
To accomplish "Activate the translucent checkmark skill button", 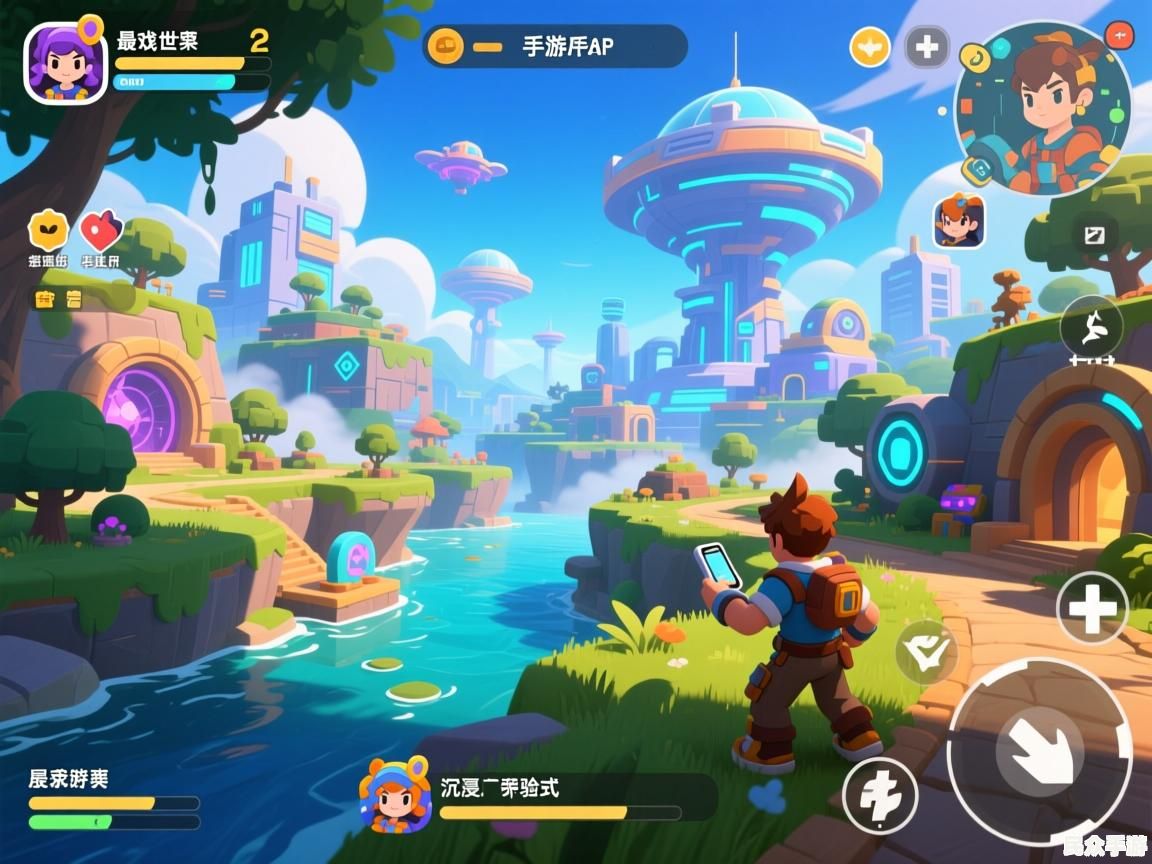I will pos(925,652).
